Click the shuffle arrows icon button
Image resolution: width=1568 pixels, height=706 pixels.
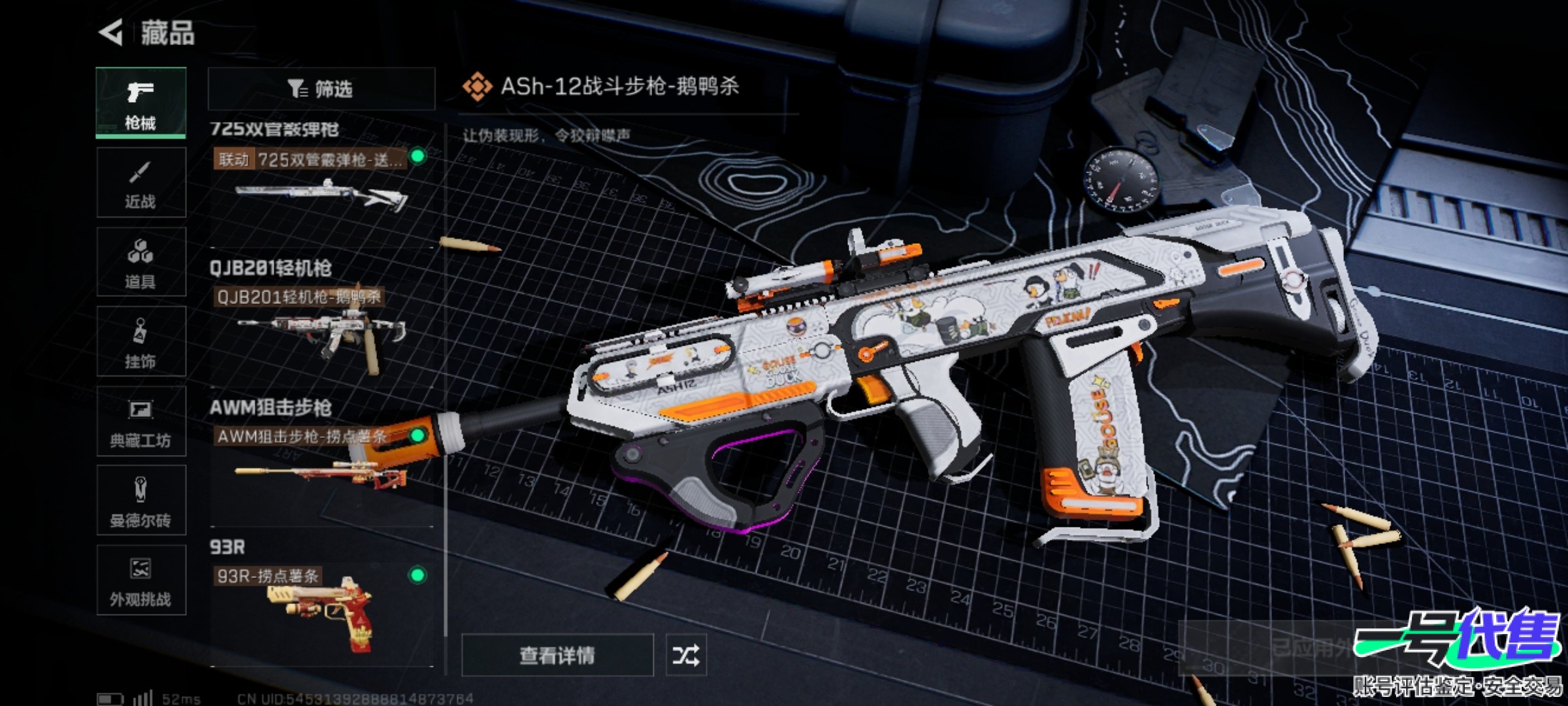coord(685,655)
